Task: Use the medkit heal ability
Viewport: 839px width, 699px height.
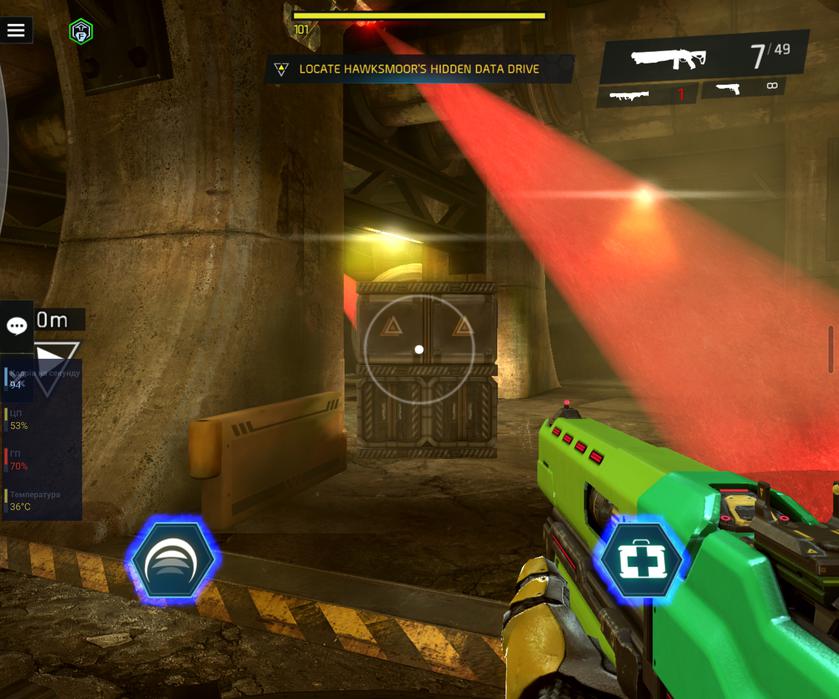Action: tap(640, 560)
